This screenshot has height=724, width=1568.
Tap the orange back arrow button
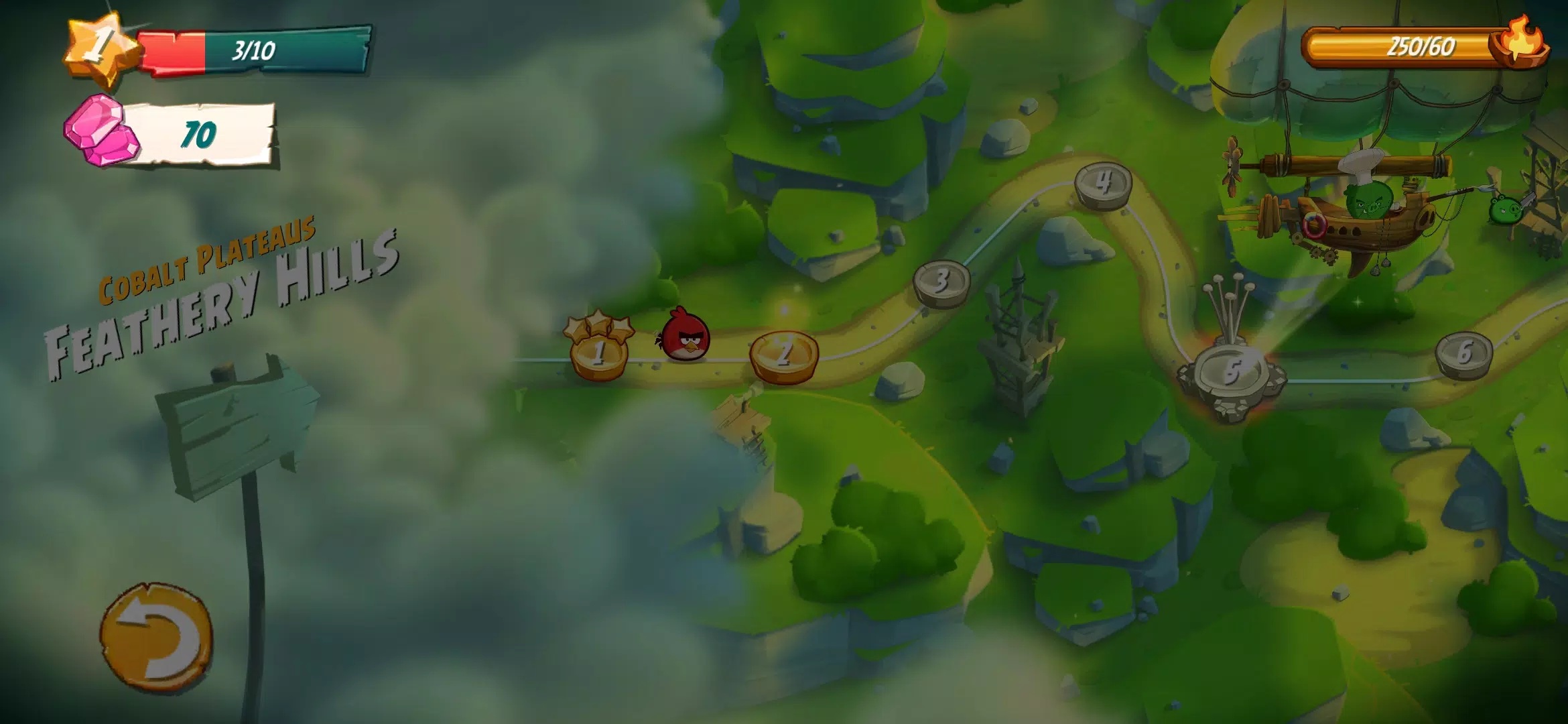(156, 636)
